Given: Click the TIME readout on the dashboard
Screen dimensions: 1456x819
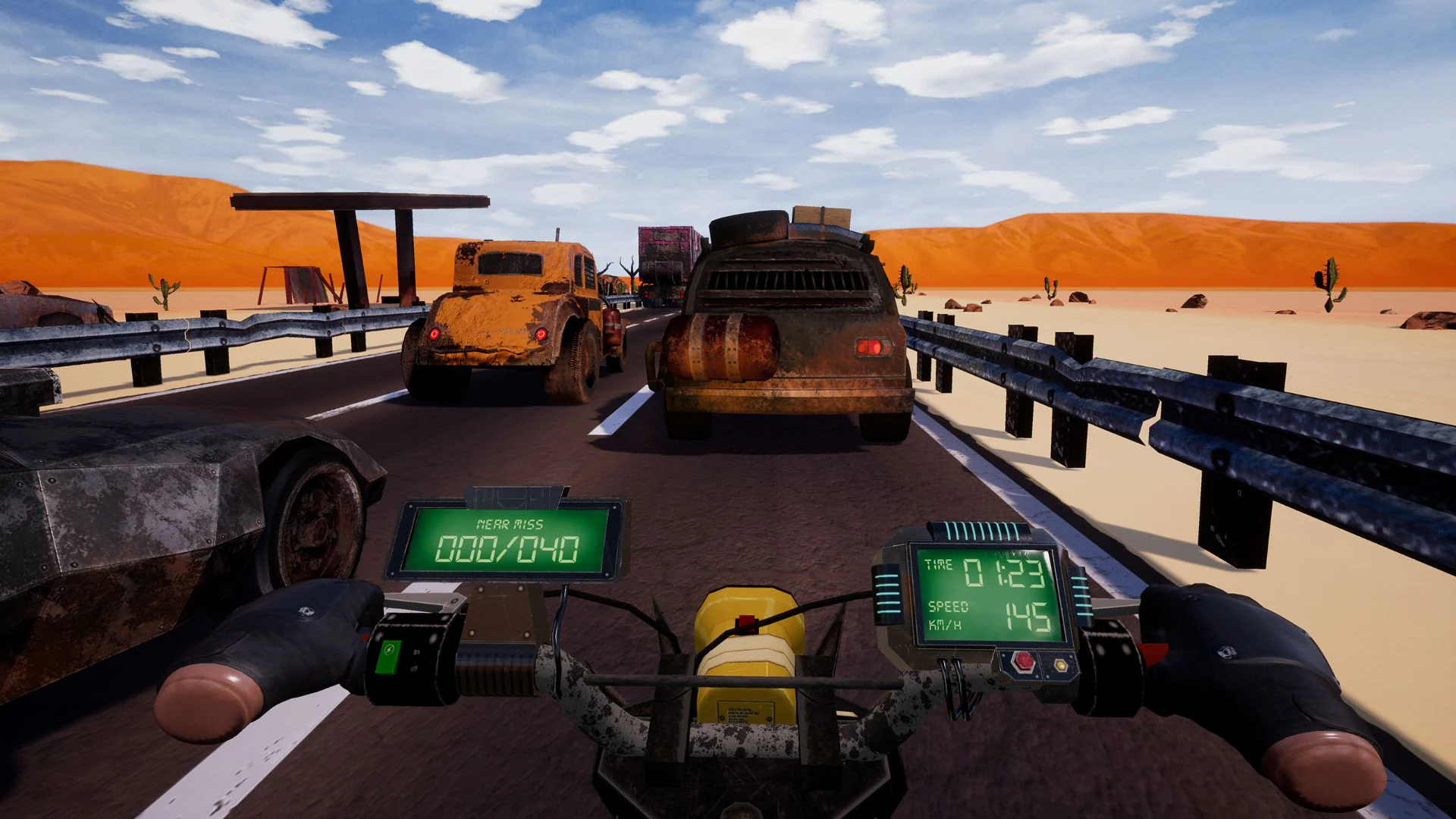Looking at the screenshot, I should [x=986, y=569].
